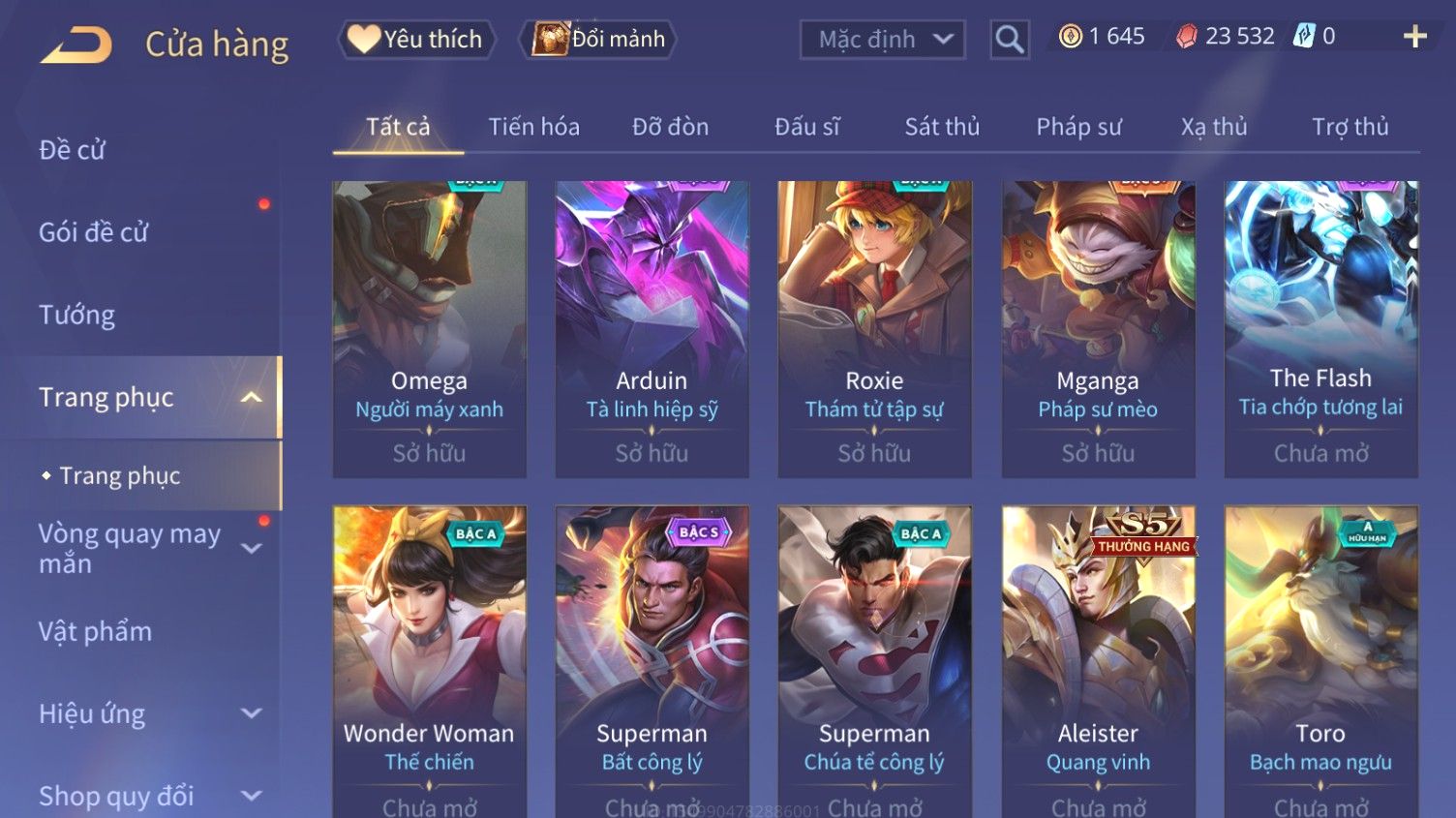Go back using the arrow button
Screen dimensions: 1456x818
76,45
